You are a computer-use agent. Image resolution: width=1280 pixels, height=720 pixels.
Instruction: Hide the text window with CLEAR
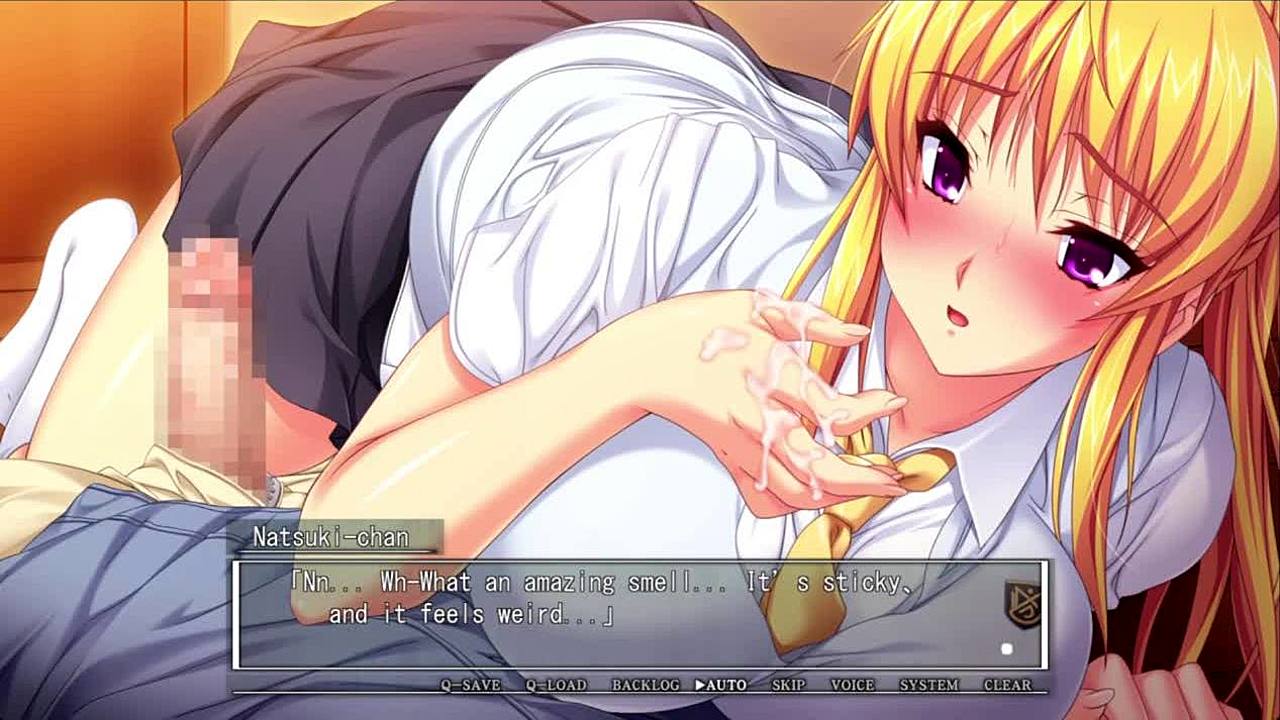(x=1007, y=685)
